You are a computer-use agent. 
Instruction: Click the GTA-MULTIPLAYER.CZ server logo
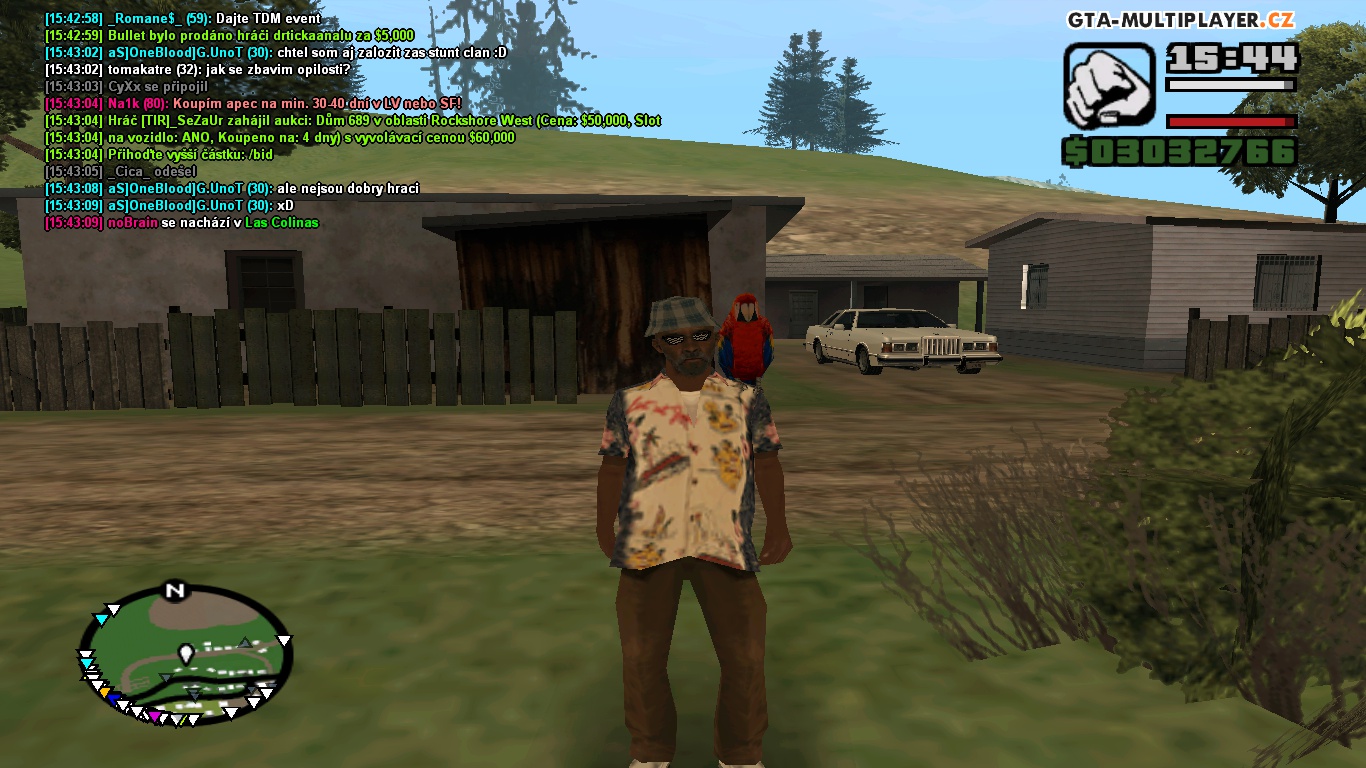tap(1181, 20)
